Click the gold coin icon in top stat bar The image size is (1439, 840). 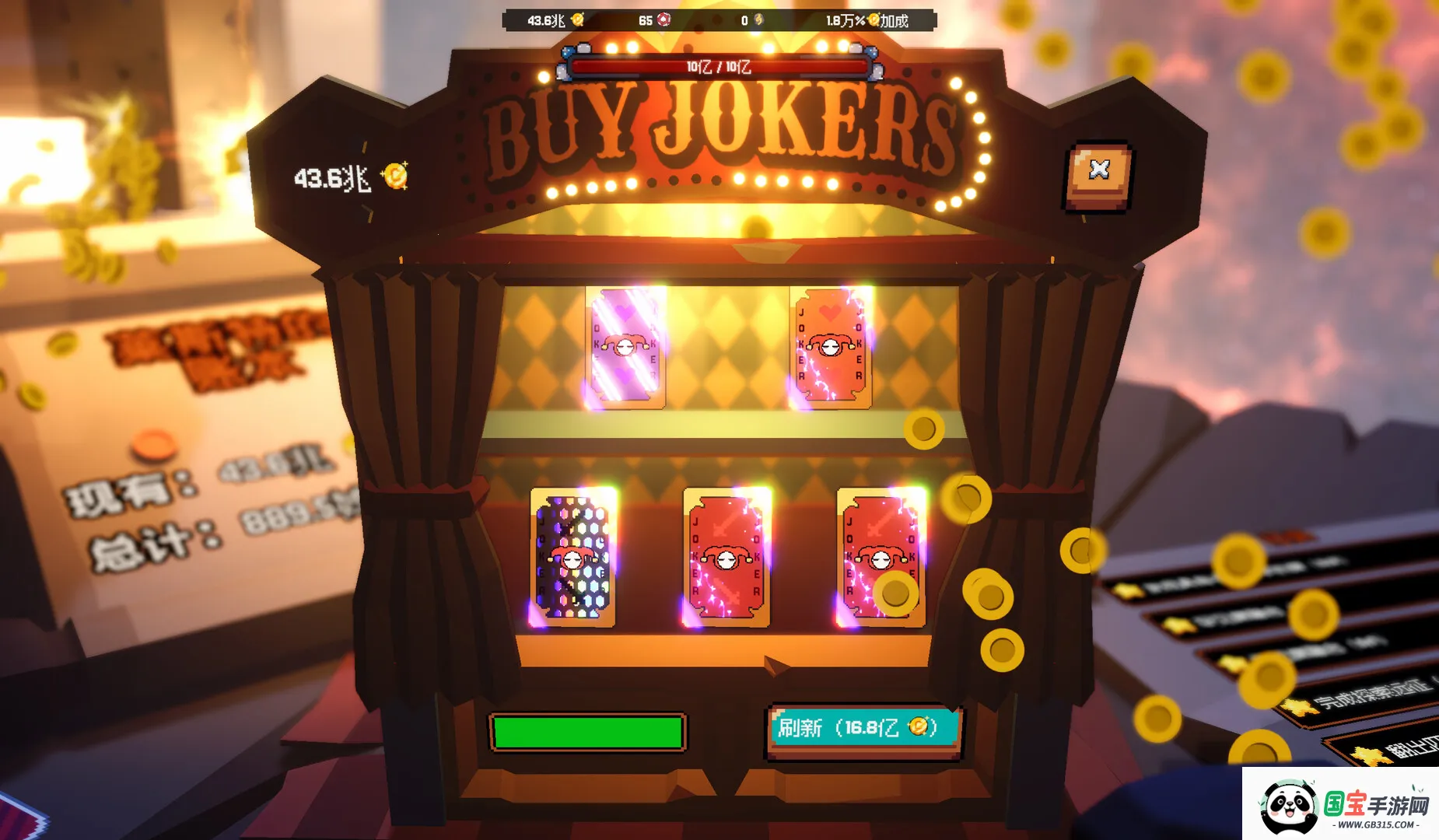tap(578, 19)
